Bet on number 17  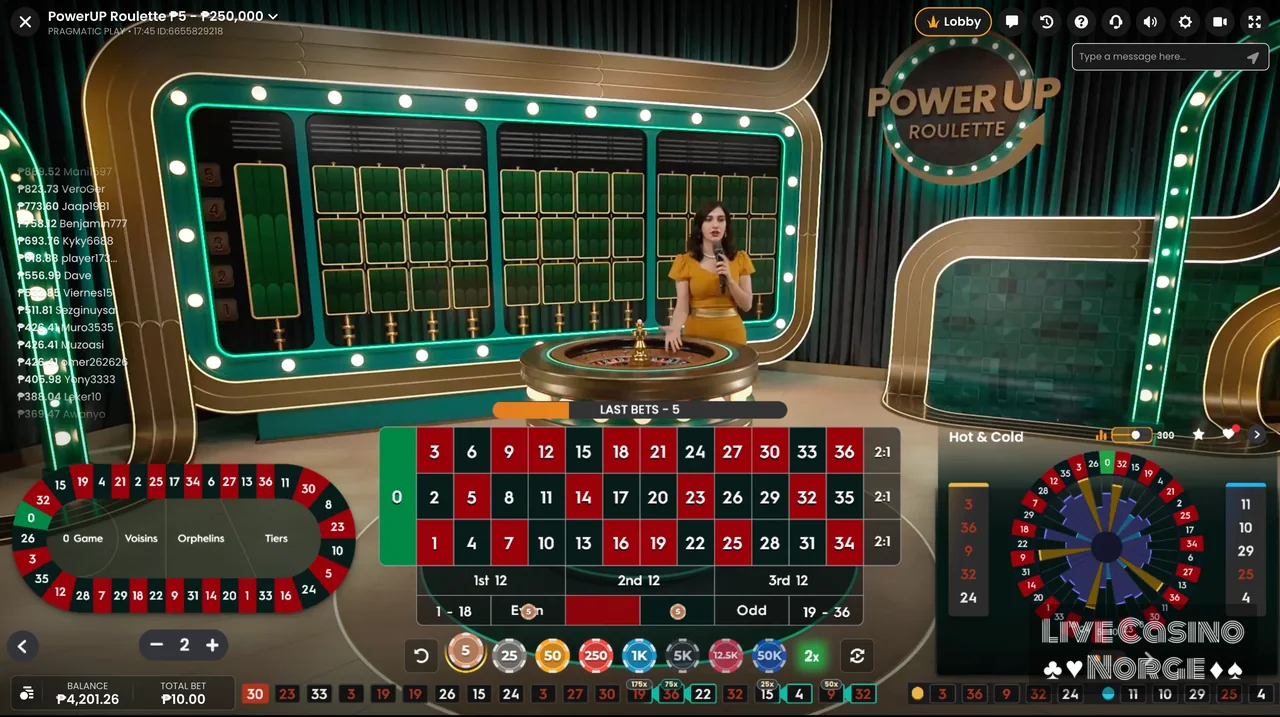620,497
